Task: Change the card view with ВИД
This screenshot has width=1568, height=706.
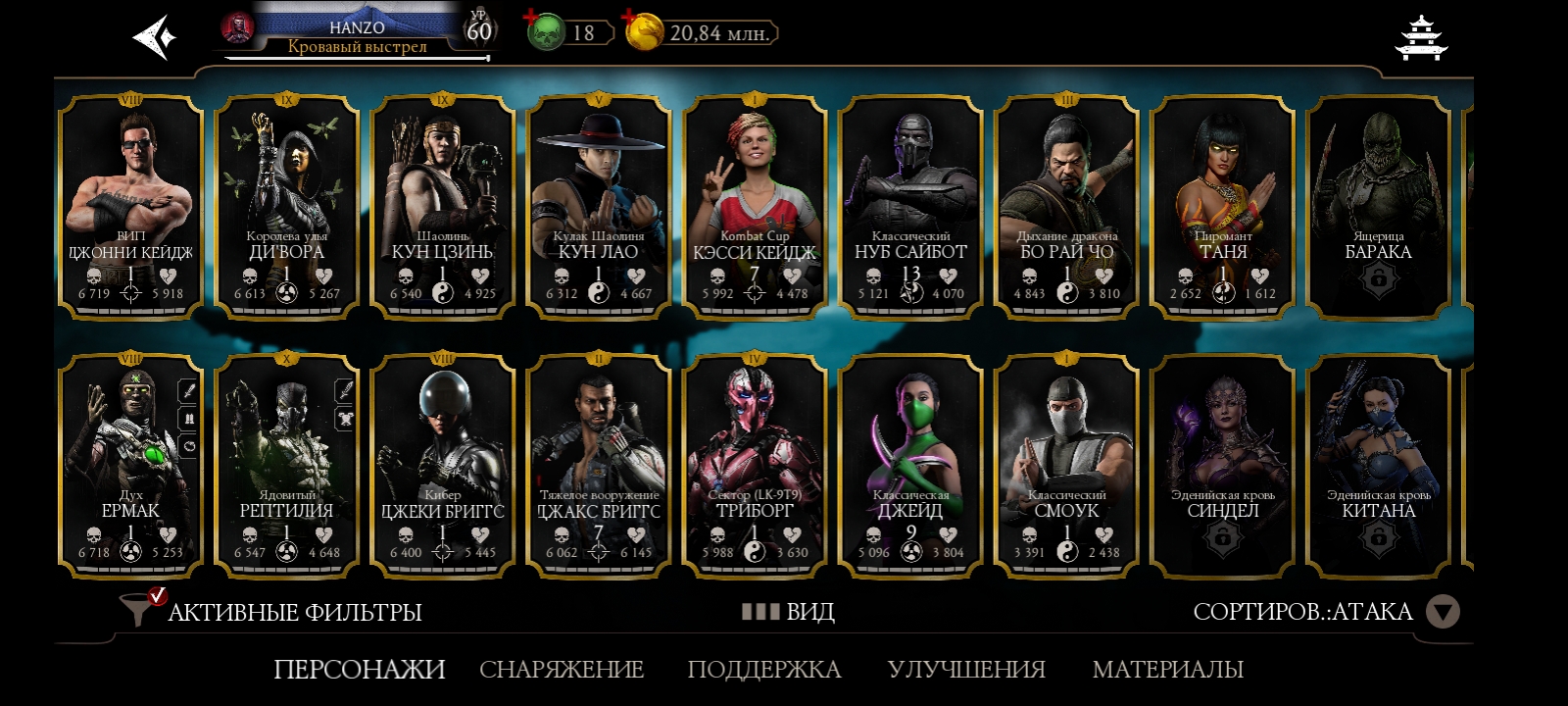Action: 789,612
